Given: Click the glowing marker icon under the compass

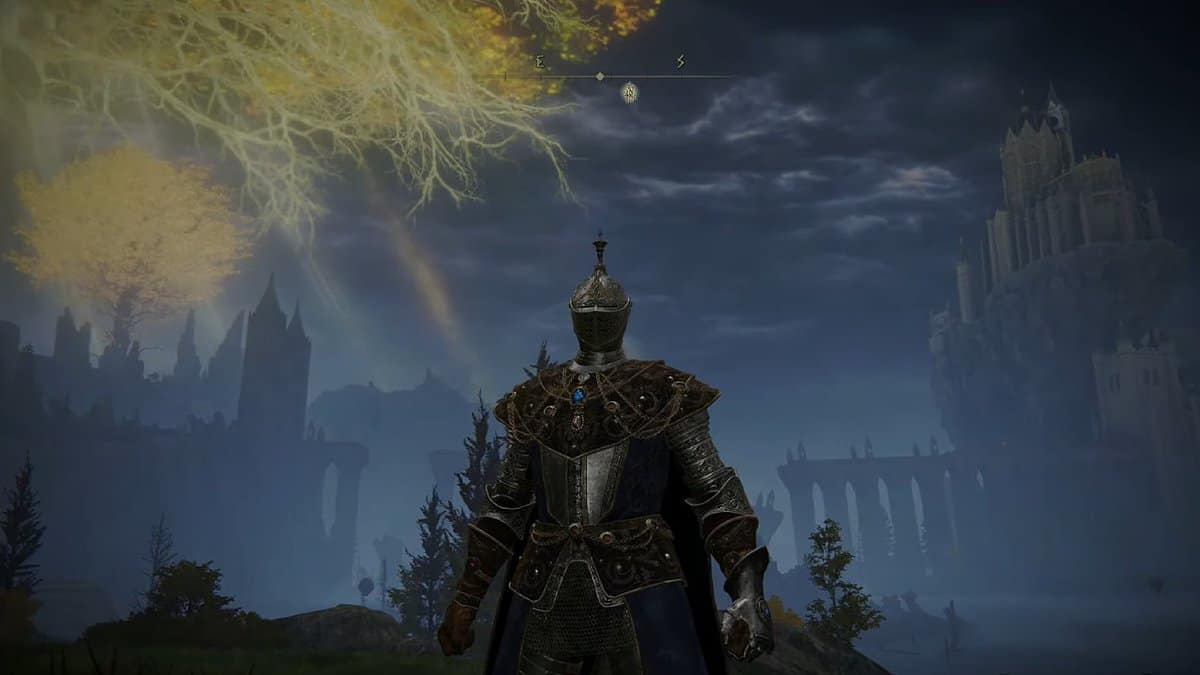Looking at the screenshot, I should (x=629, y=92).
